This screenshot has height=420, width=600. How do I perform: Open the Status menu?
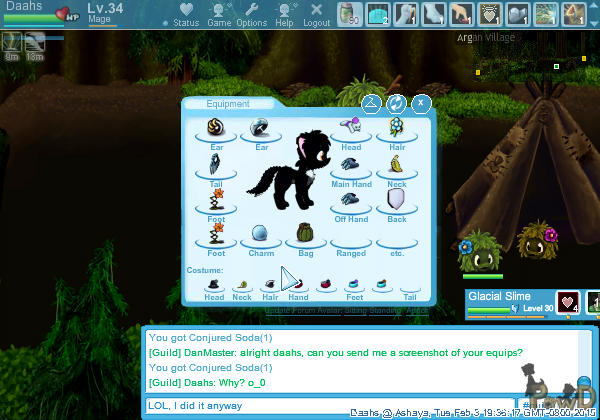coord(185,16)
